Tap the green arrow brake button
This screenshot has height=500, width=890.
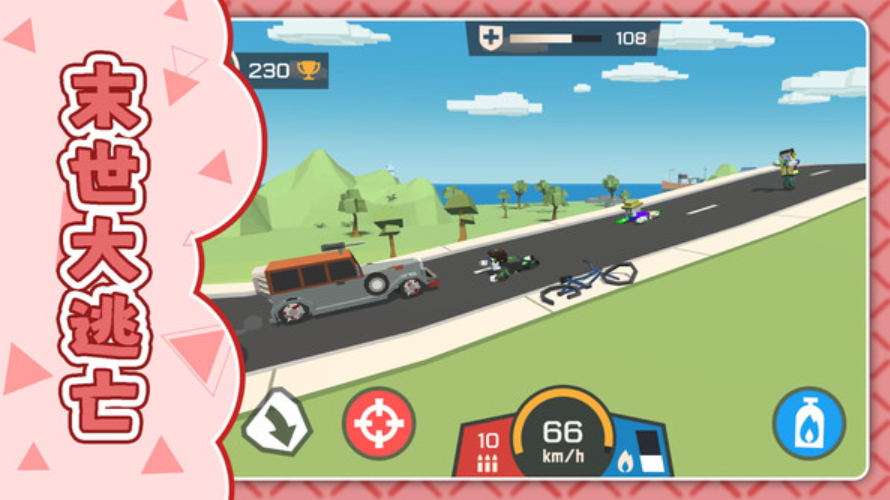(277, 422)
